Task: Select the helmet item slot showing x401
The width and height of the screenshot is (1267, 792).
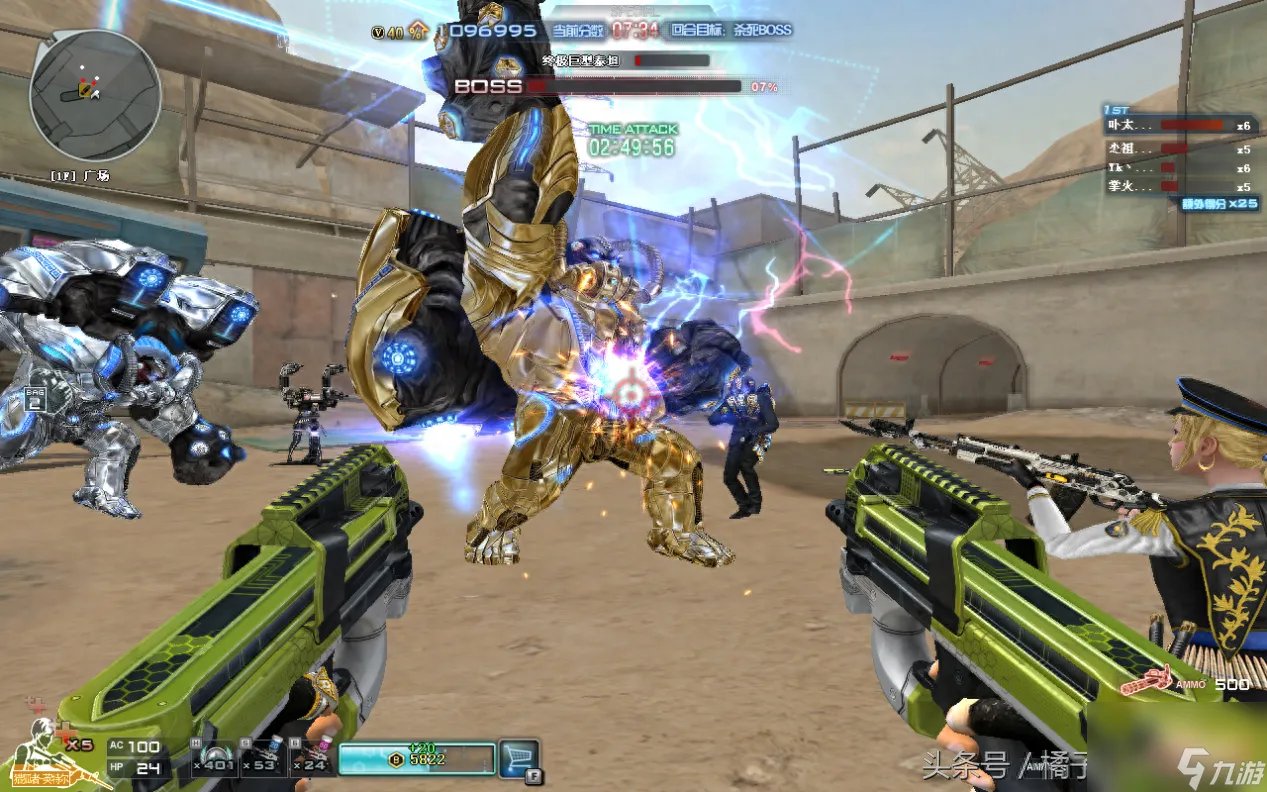Action: 214,758
